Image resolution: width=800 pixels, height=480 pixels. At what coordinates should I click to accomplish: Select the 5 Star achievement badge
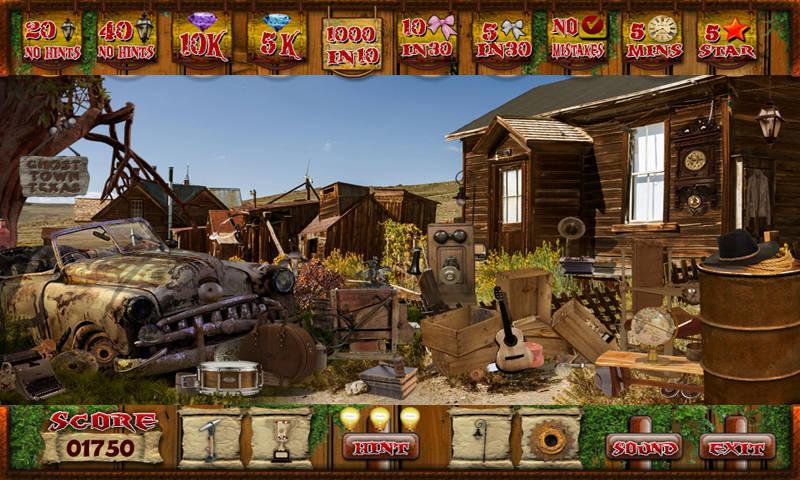tap(726, 39)
